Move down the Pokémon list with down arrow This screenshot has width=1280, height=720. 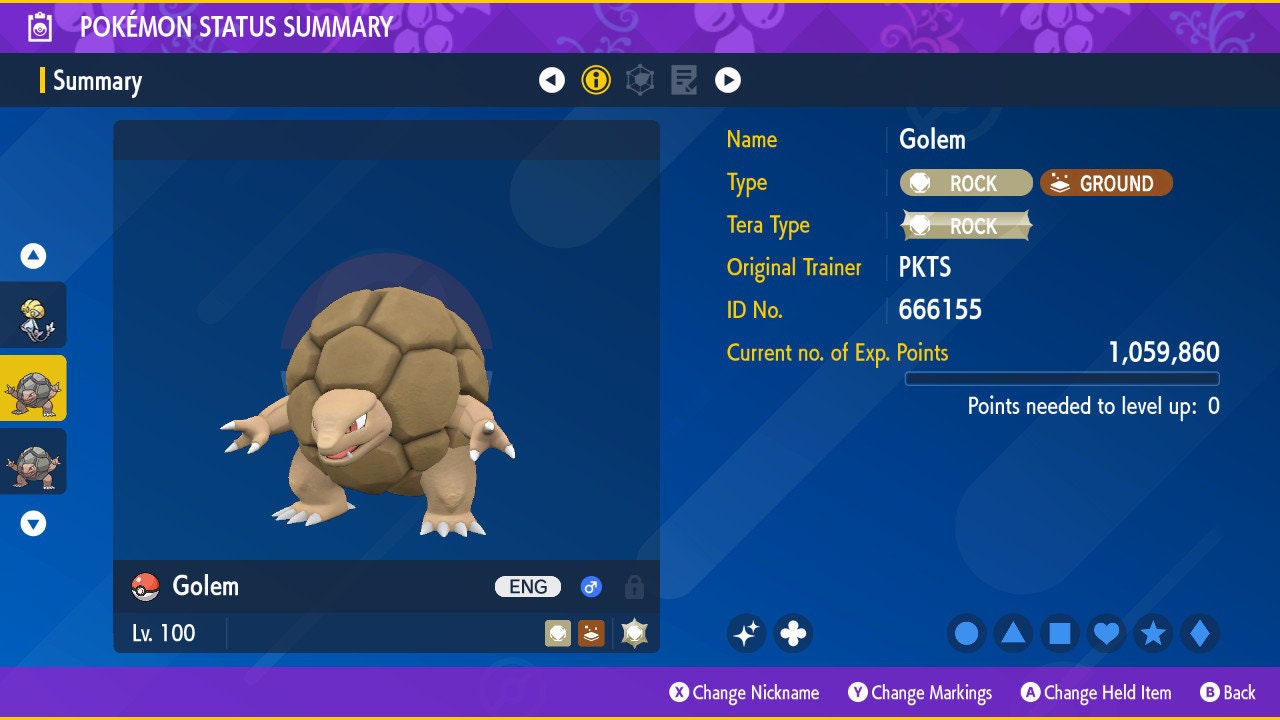(x=33, y=523)
